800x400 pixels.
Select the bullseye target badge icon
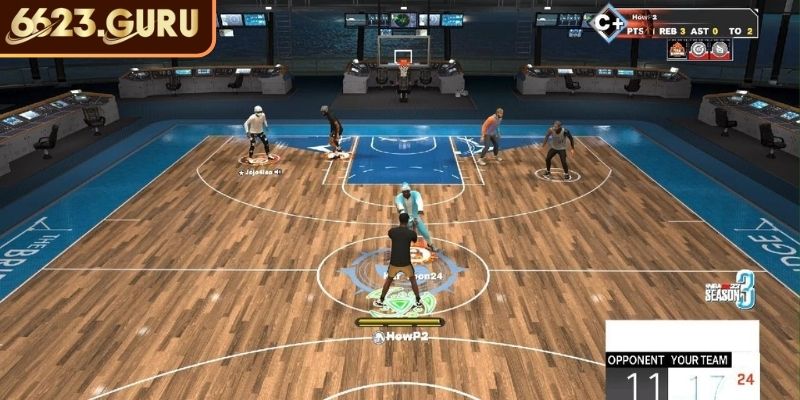(698, 48)
